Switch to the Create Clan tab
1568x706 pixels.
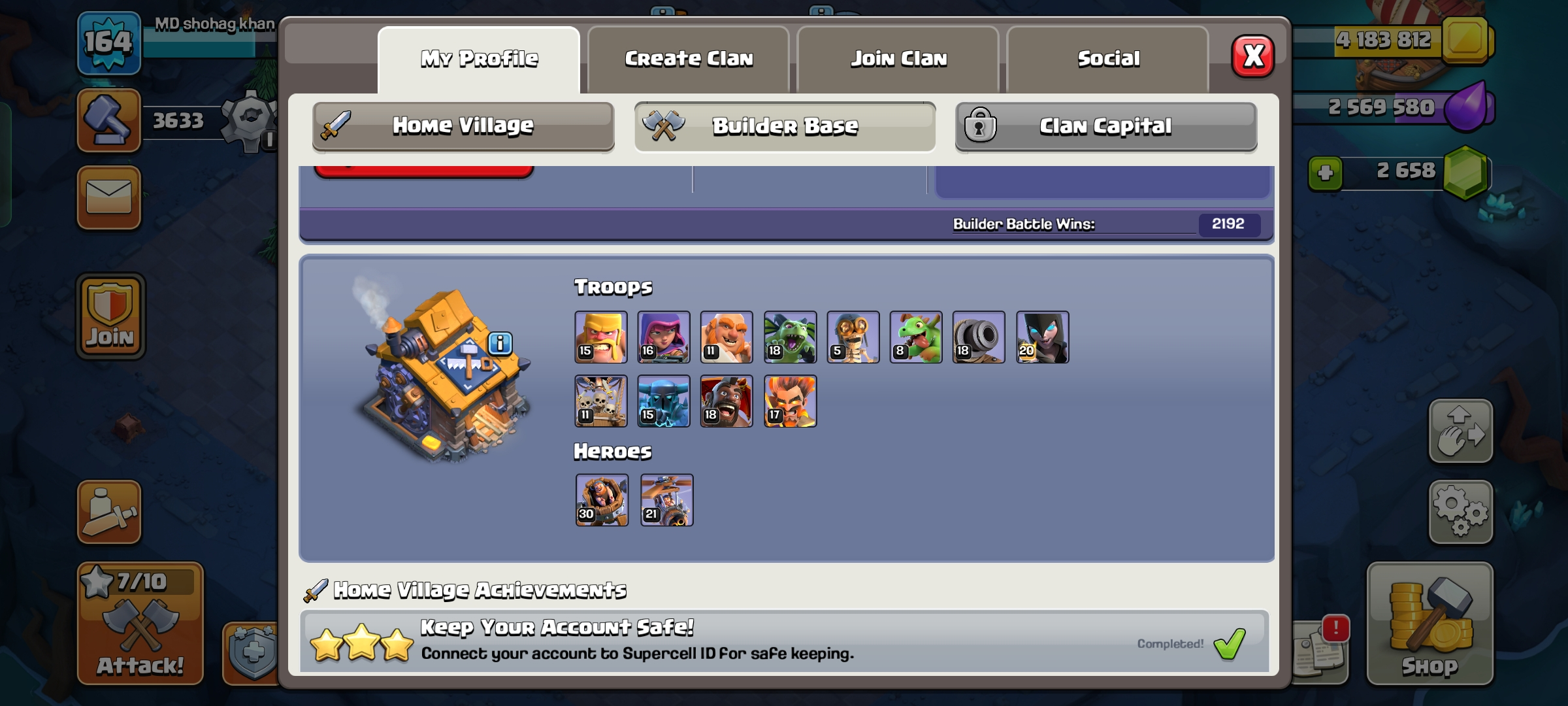[689, 58]
